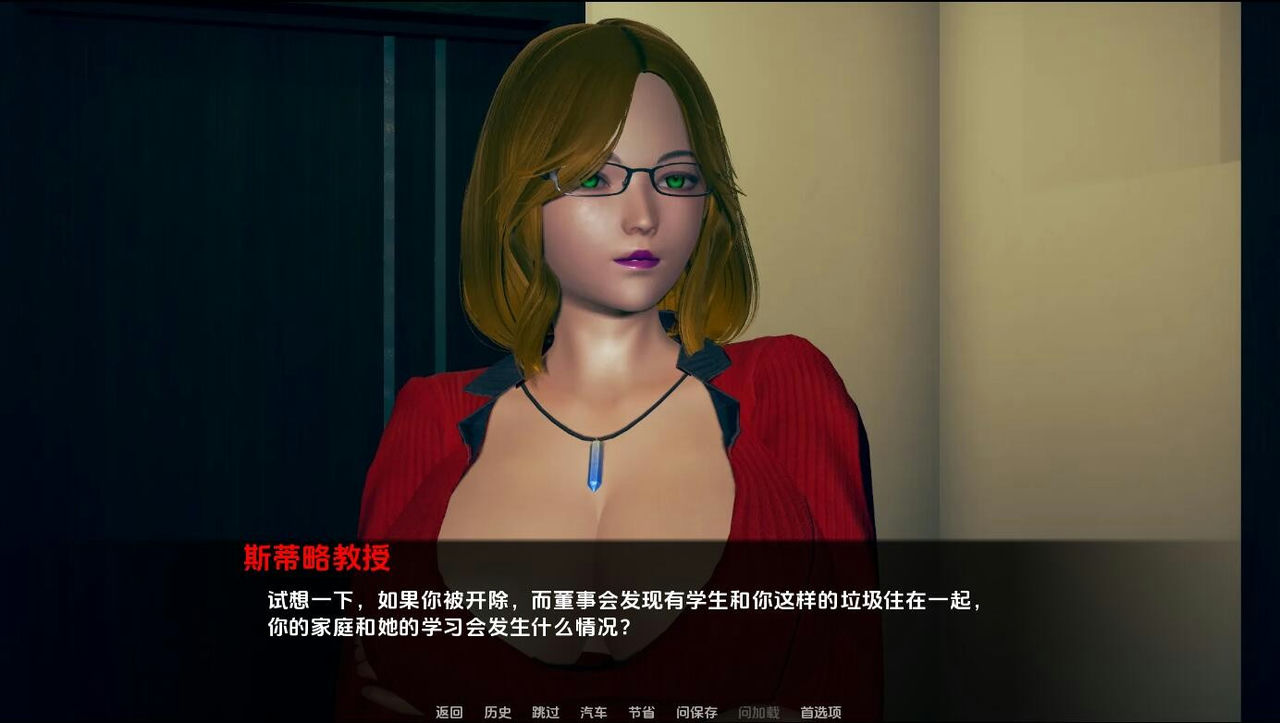Viewport: 1280px width, 723px height.
Task: Rewind dialogue using the 返回 button
Action: [447, 712]
